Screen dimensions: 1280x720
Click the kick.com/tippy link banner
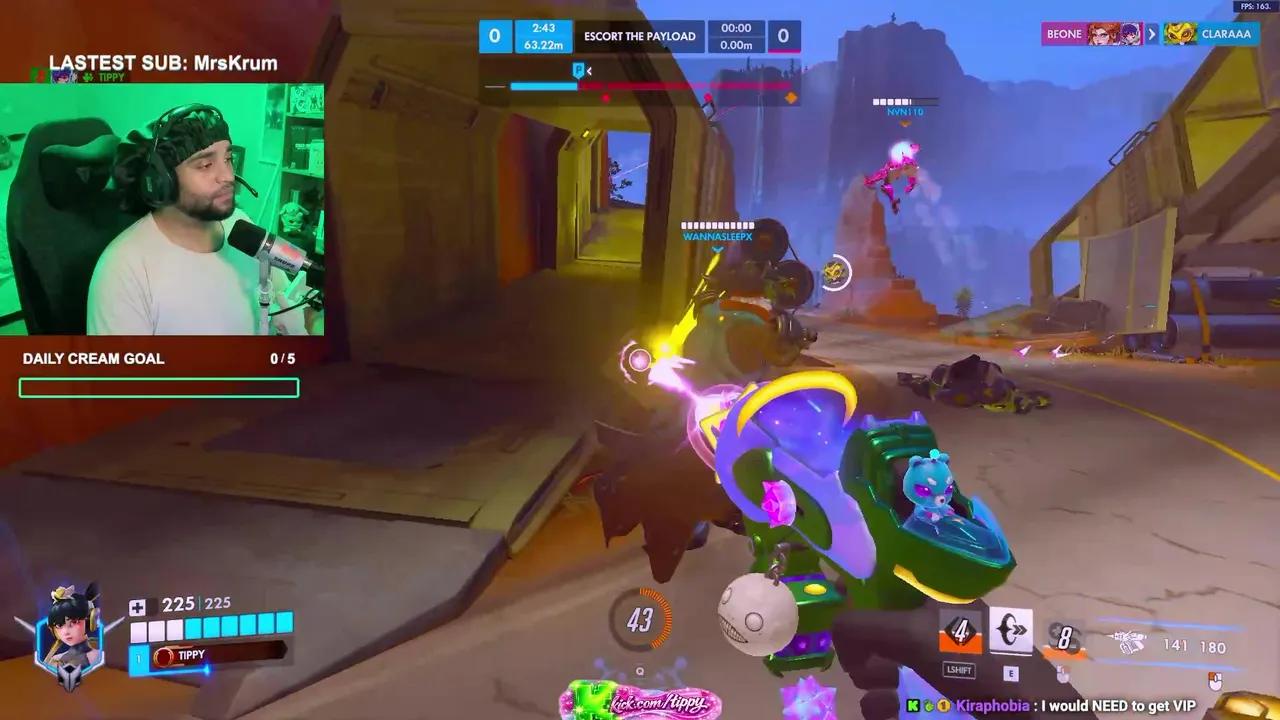tap(655, 705)
